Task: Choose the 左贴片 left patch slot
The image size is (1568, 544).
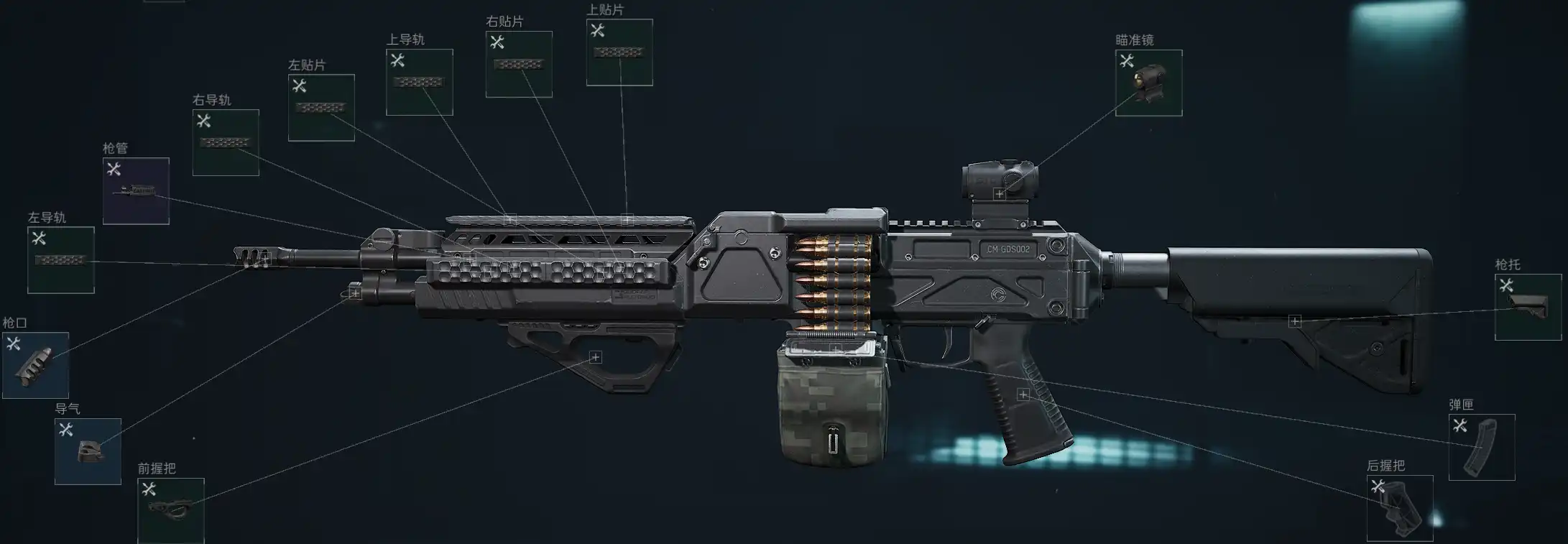Action: coord(321,107)
